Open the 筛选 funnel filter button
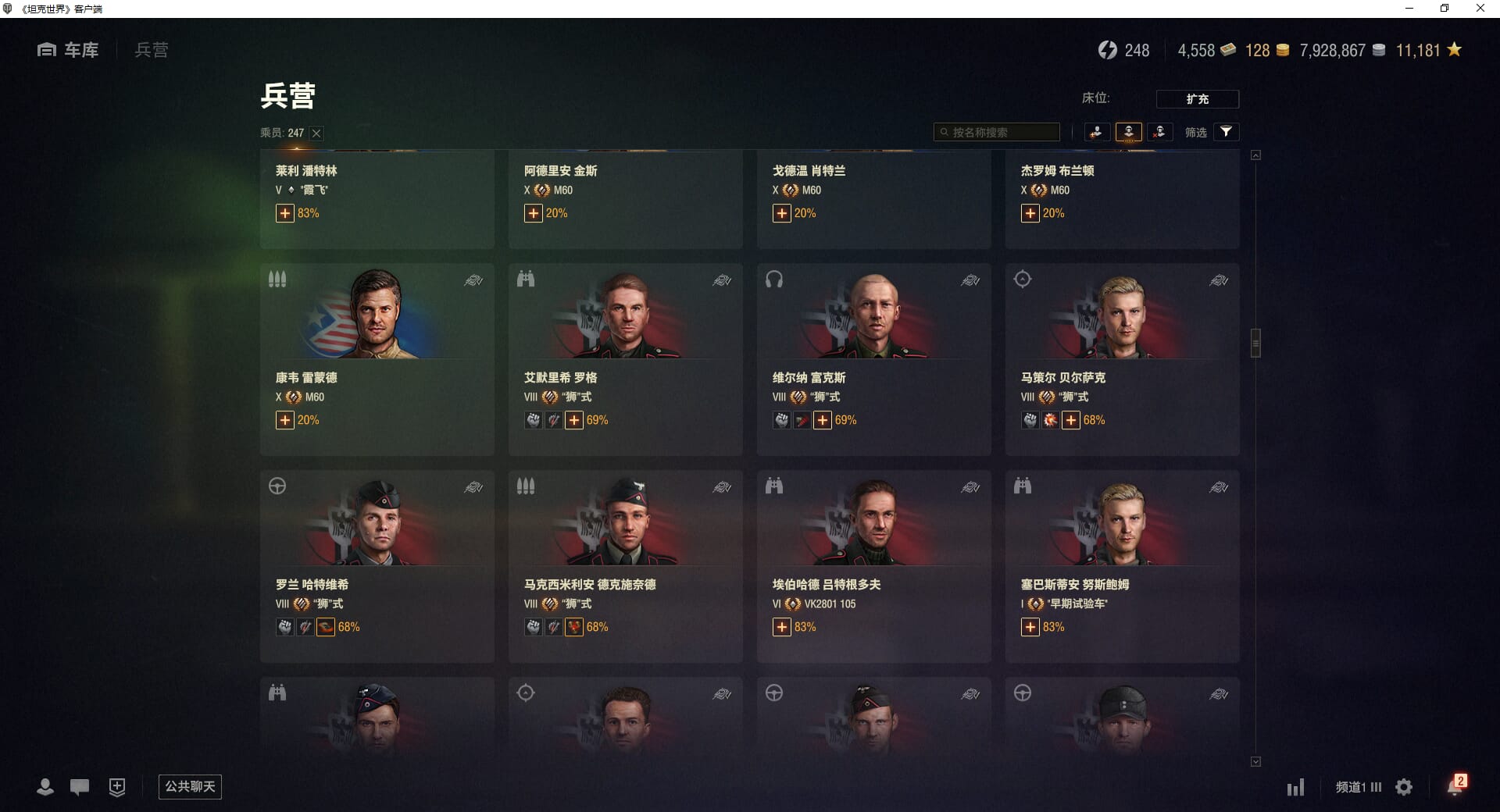The width and height of the screenshot is (1500, 812). [1226, 132]
